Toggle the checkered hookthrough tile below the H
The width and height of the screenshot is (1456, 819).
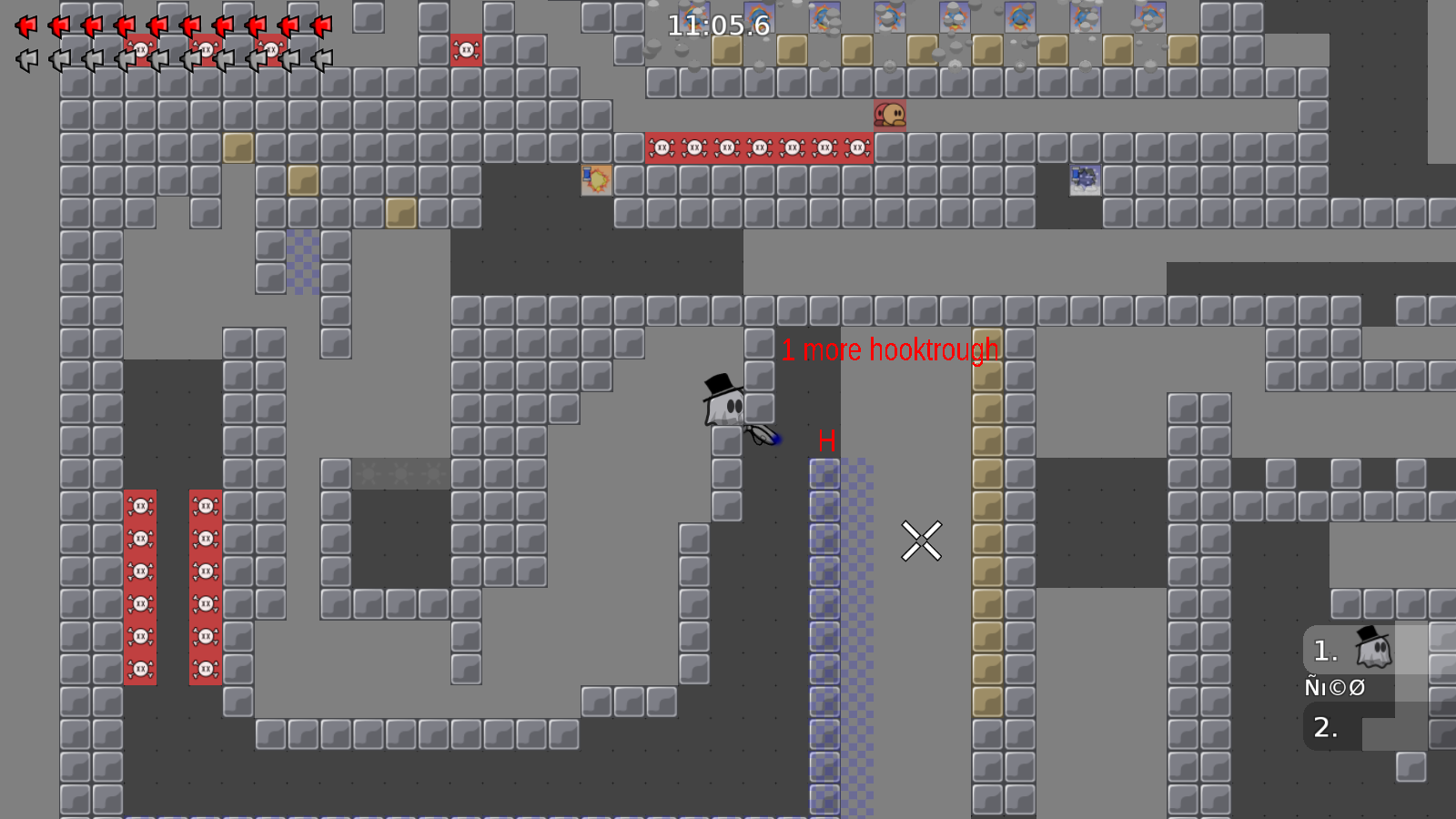coord(825,473)
